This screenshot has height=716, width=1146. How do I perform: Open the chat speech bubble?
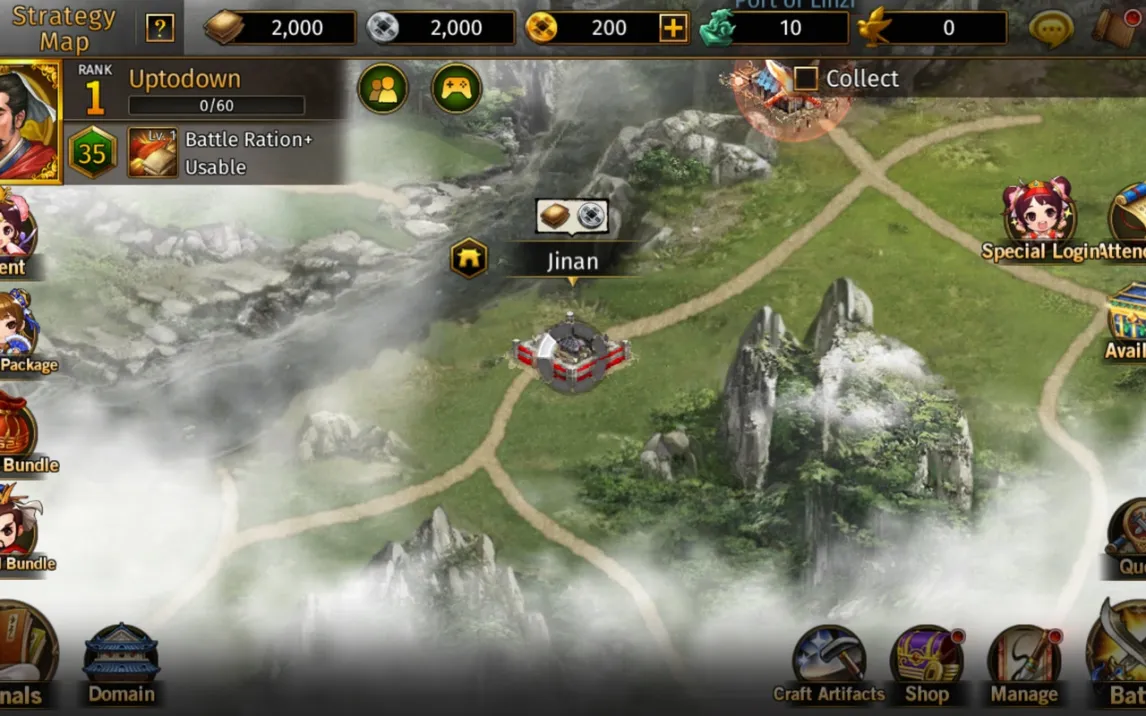pyautogui.click(x=1051, y=29)
